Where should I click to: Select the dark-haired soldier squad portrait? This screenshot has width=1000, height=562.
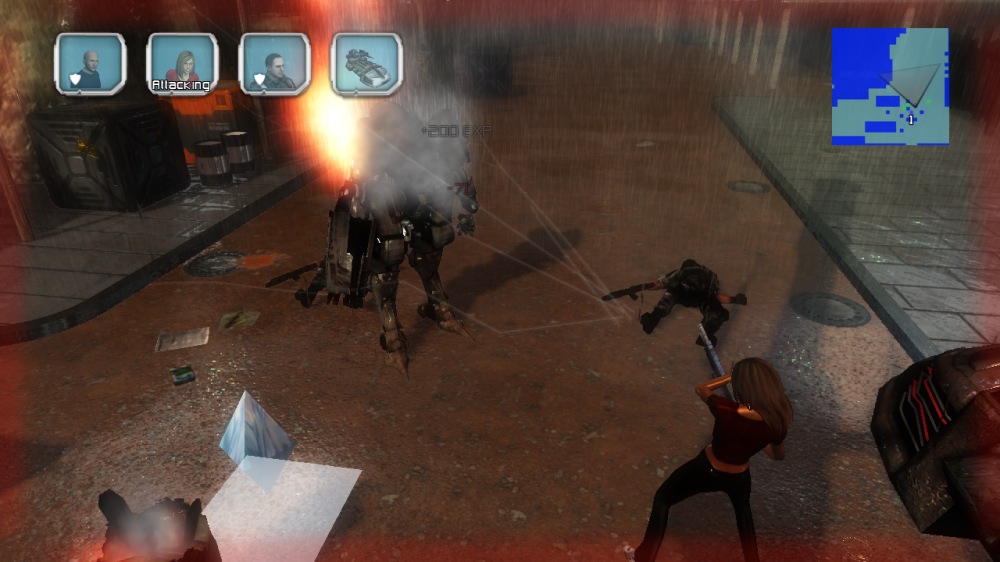coord(275,64)
